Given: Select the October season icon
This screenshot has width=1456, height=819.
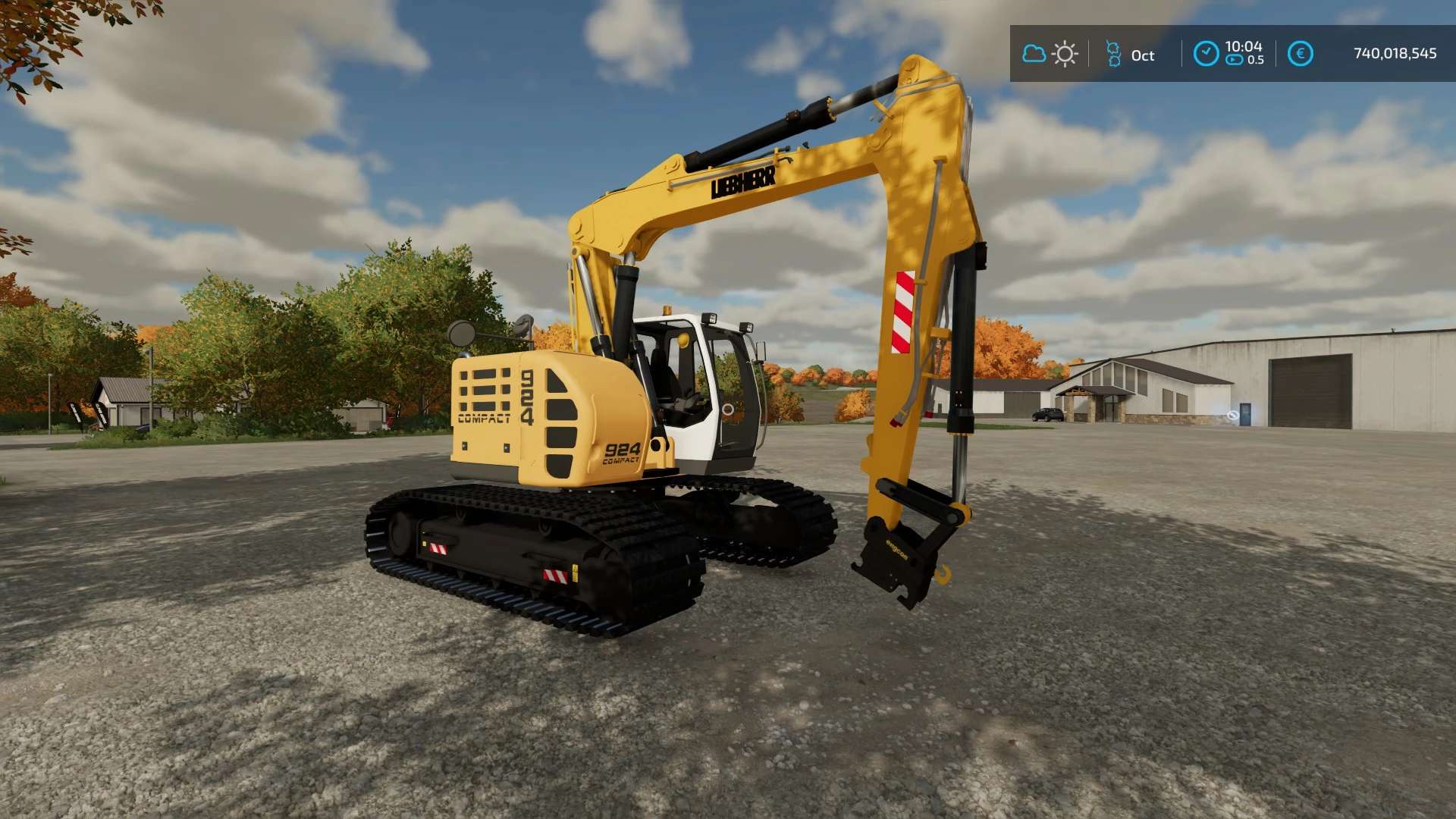Looking at the screenshot, I should click(1113, 54).
